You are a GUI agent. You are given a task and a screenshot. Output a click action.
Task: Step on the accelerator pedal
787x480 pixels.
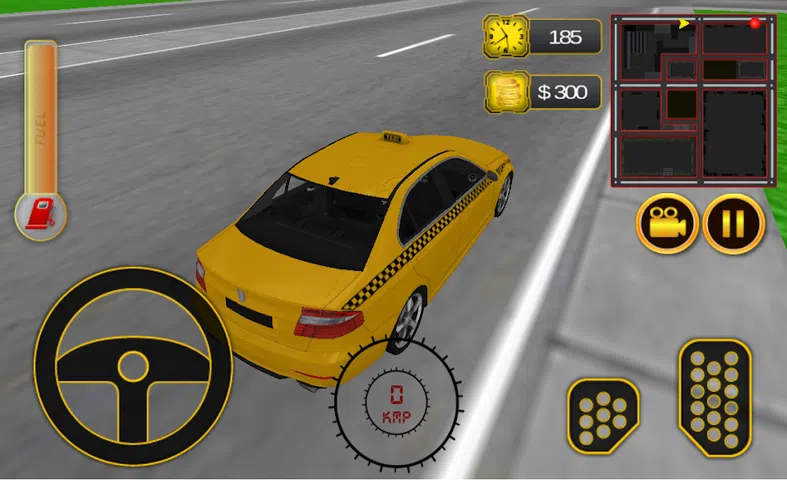[x=714, y=397]
